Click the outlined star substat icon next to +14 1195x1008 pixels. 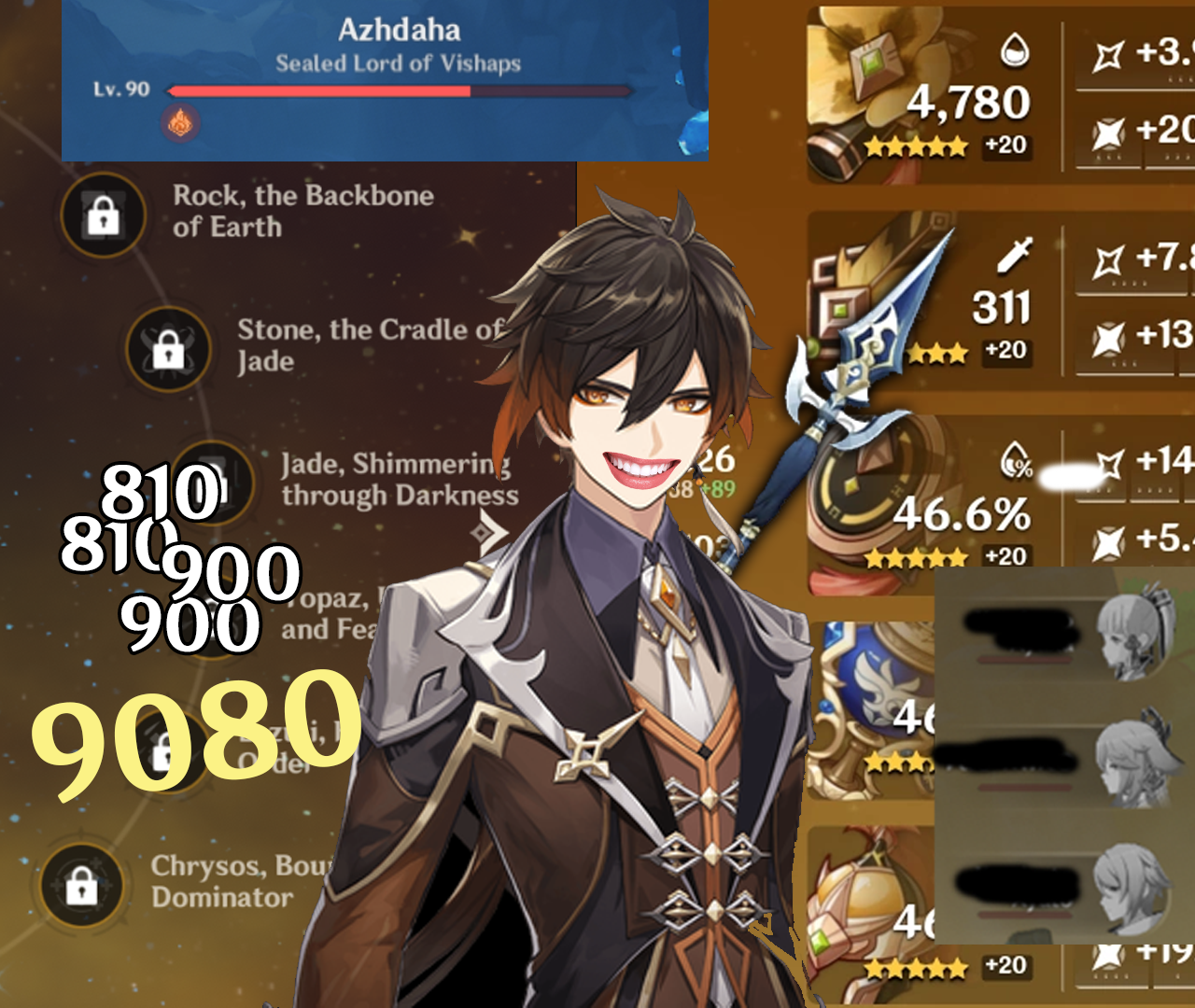pyautogui.click(x=1108, y=465)
